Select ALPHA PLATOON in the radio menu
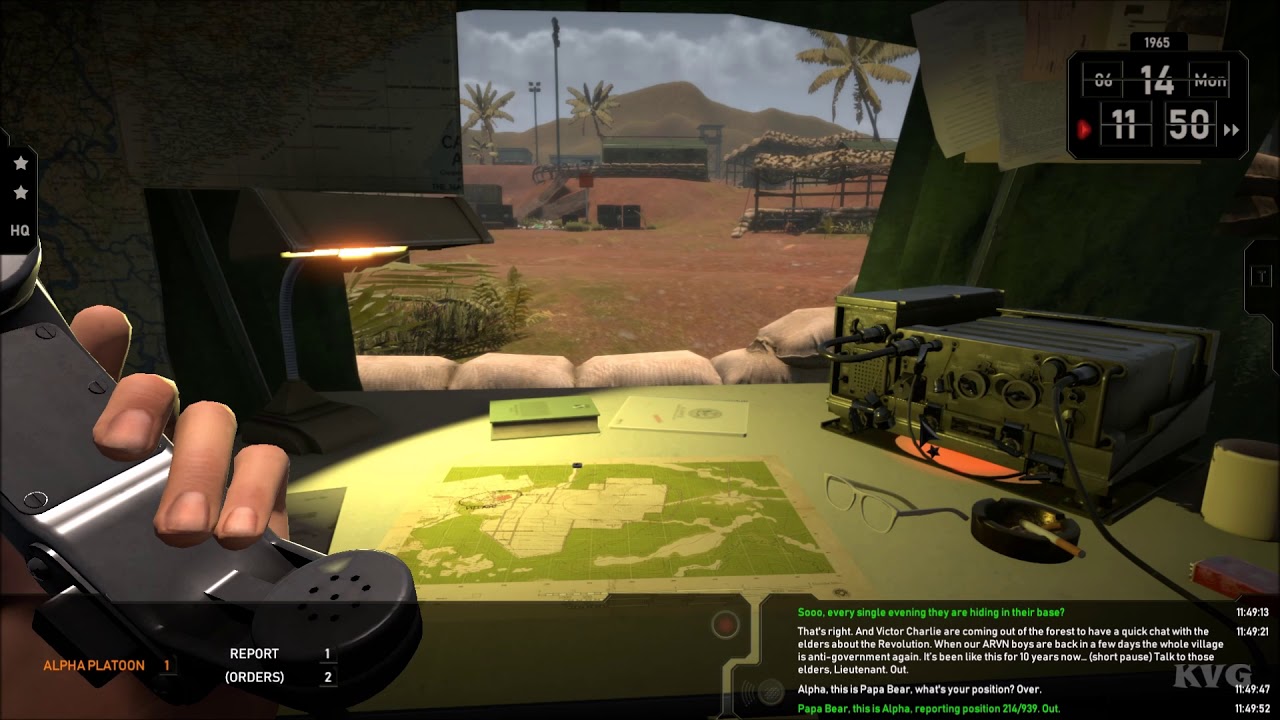This screenshot has width=1280, height=720. [x=94, y=665]
